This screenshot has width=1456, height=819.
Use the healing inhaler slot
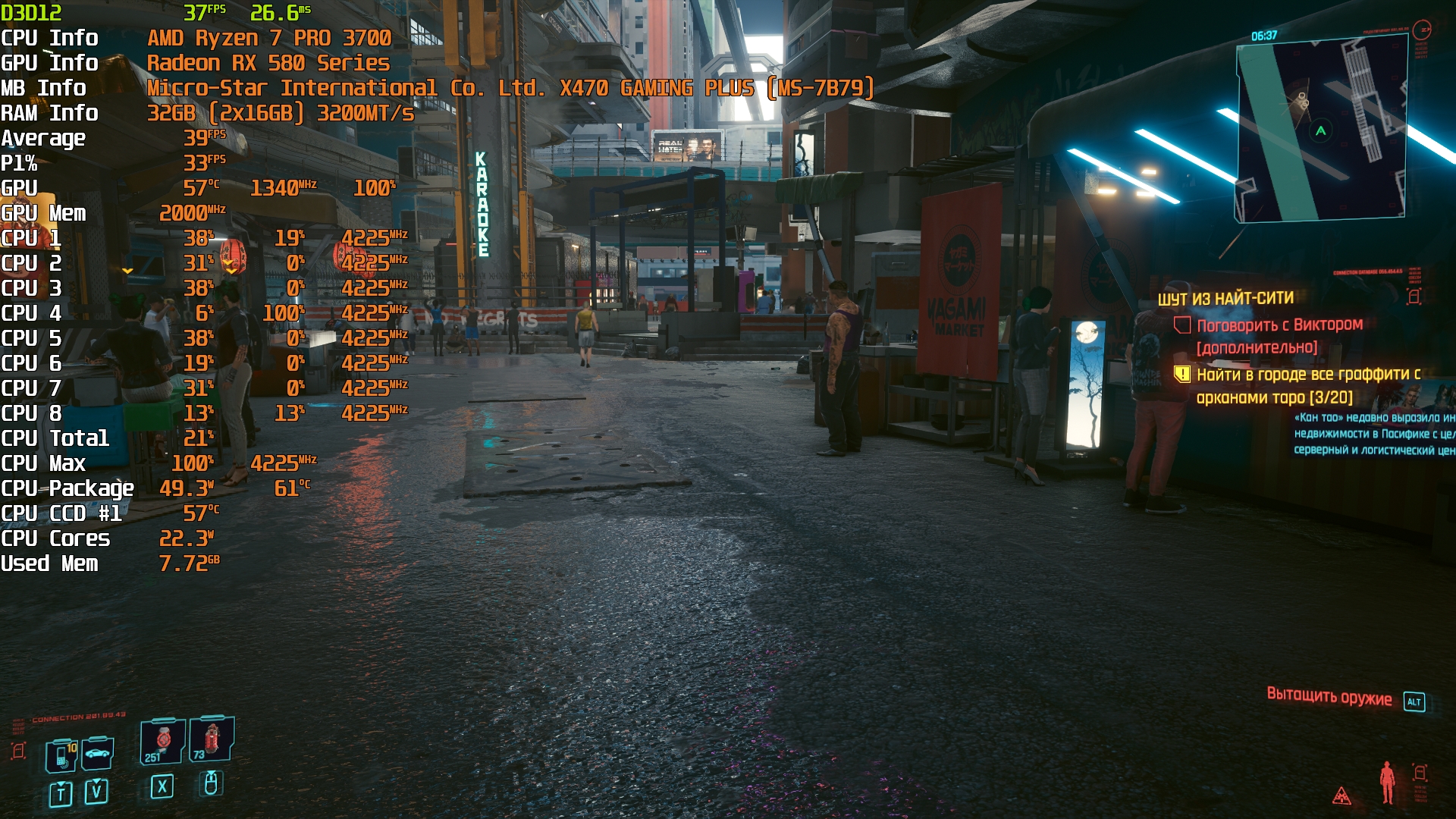pos(162,741)
